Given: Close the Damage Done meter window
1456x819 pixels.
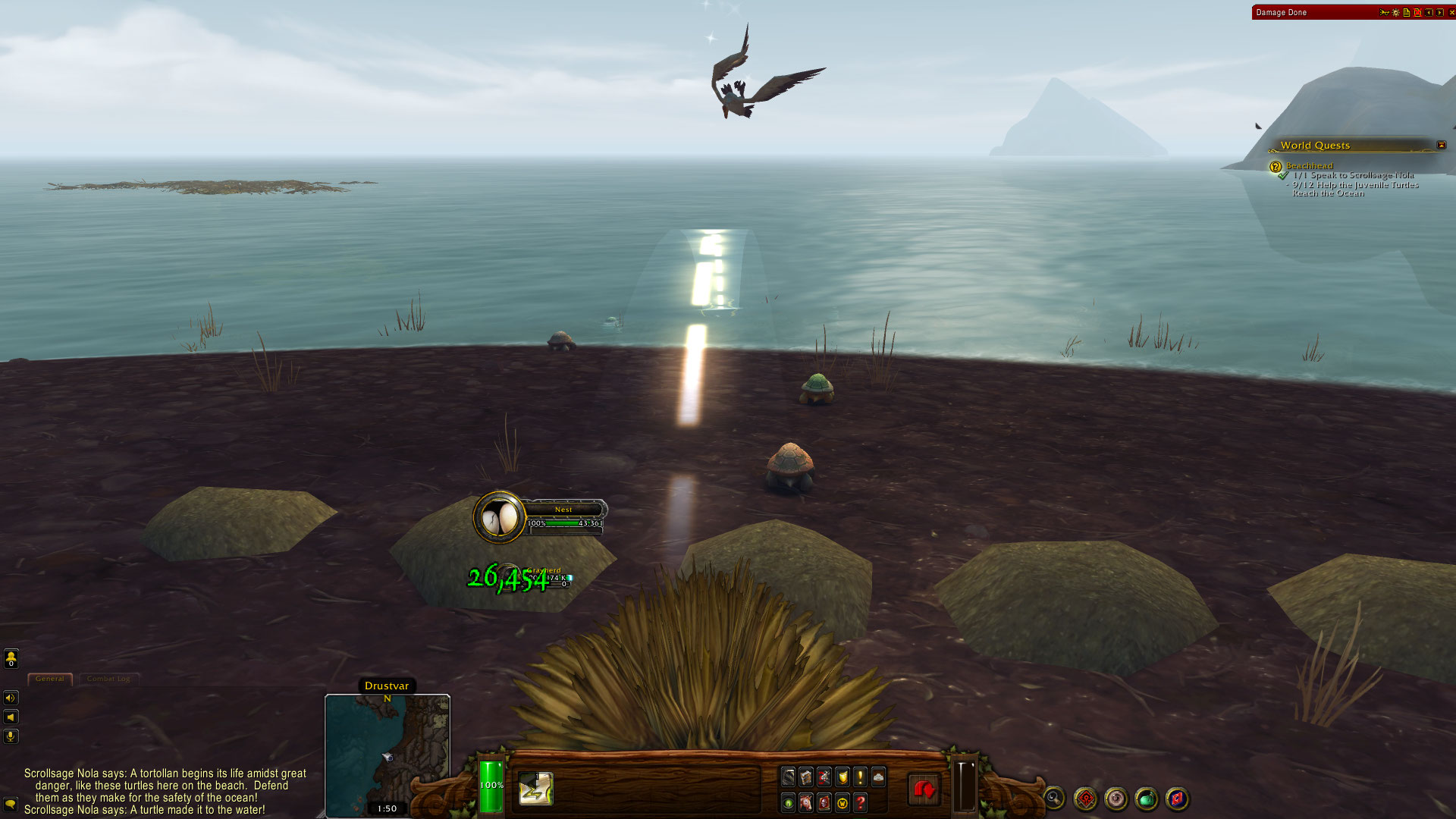Looking at the screenshot, I should tap(1451, 12).
